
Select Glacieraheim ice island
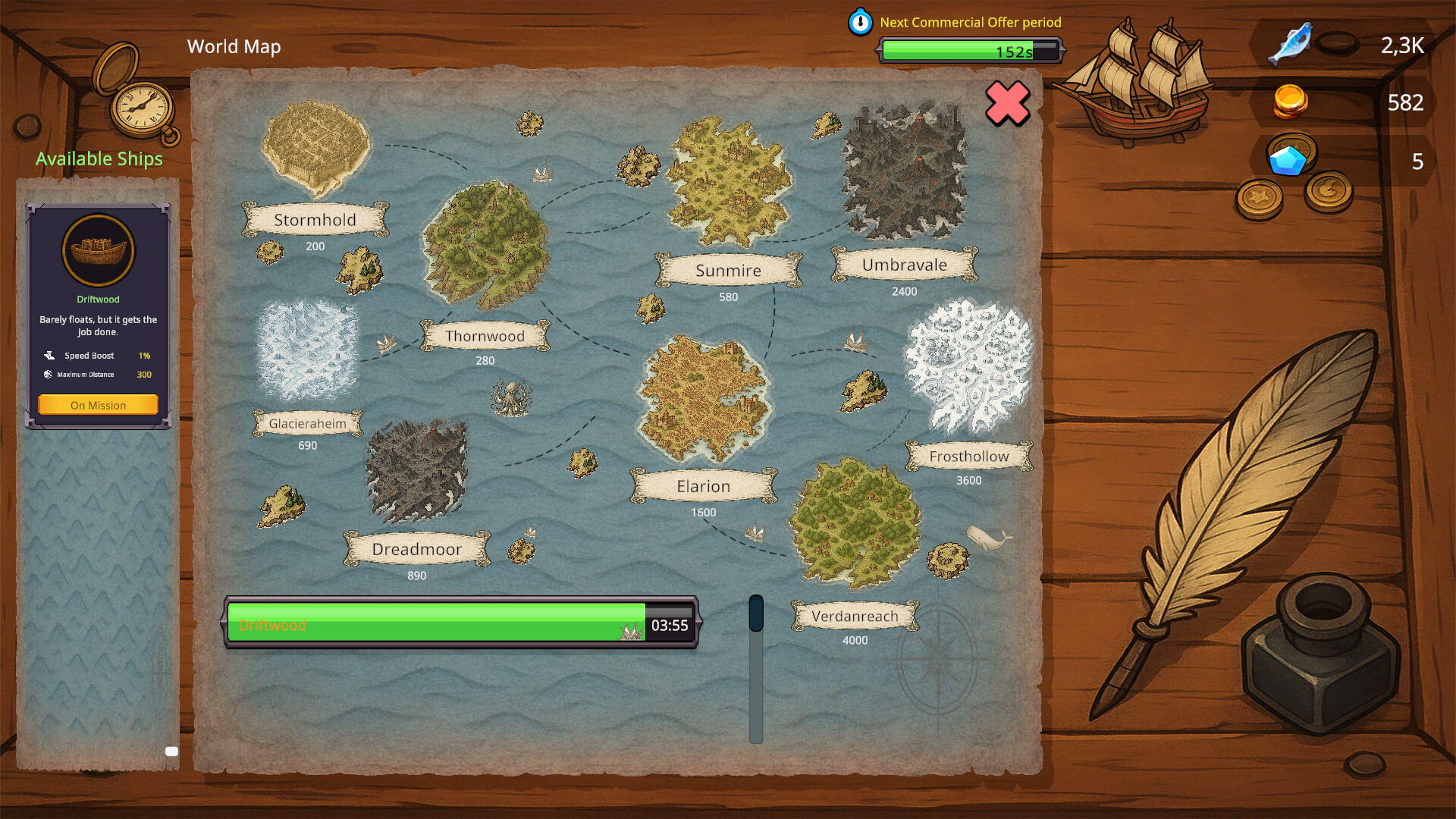click(x=307, y=350)
